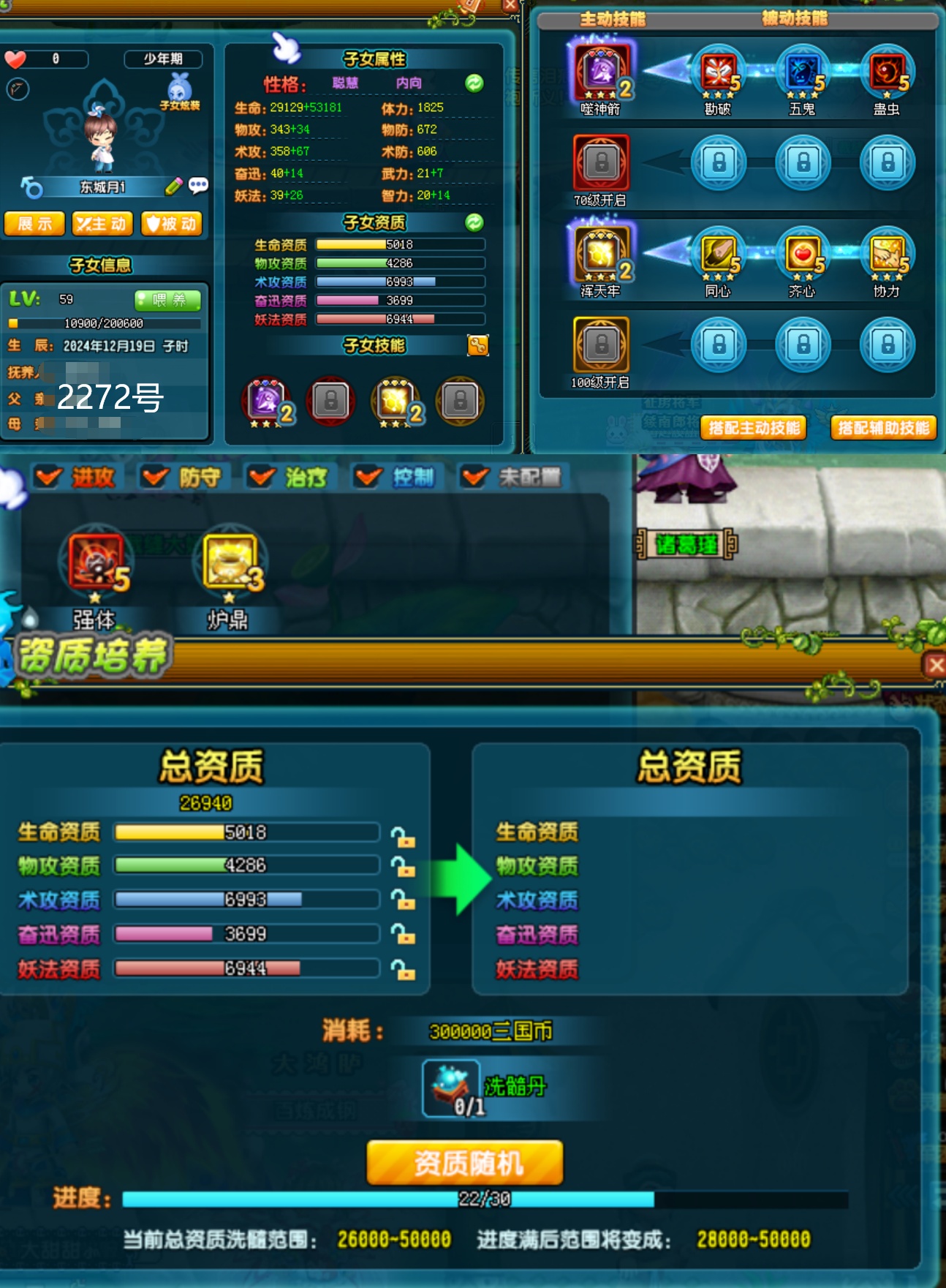
Task: Feed the child with 喂养 button
Action: [167, 300]
